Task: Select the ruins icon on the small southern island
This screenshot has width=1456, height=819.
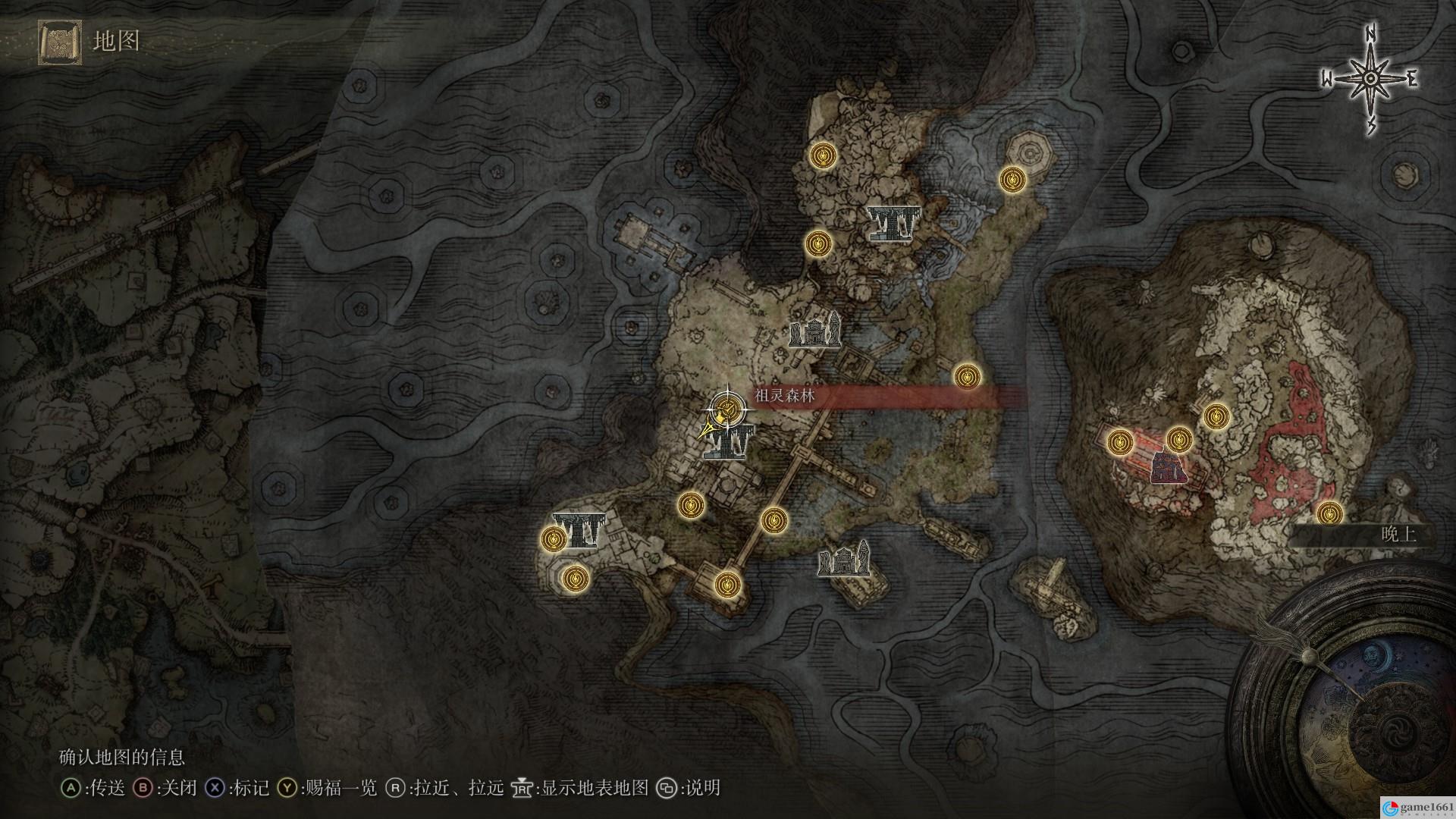Action: click(844, 560)
